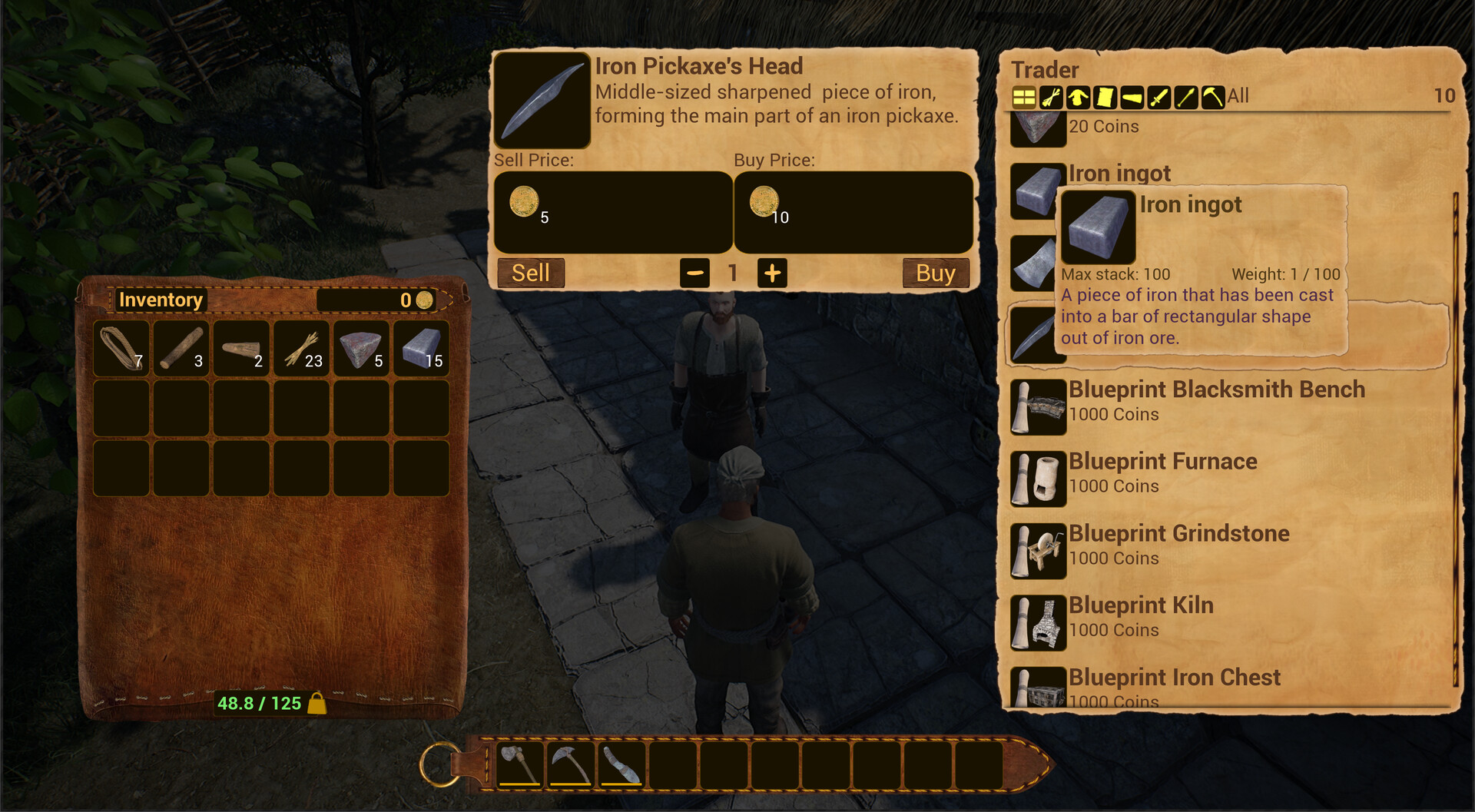The height and width of the screenshot is (812, 1475).
Task: Select the shirt armor filter in Trader
Action: (x=1078, y=98)
